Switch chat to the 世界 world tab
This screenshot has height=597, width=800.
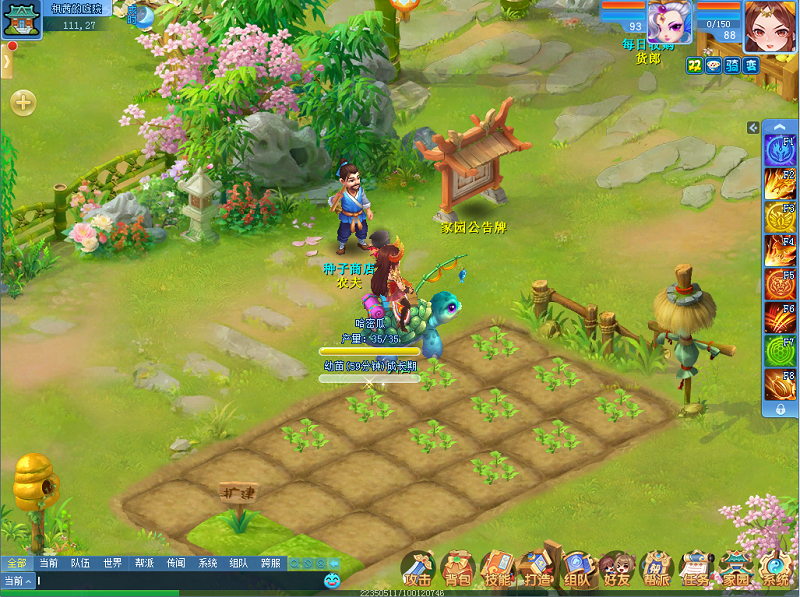[x=110, y=563]
